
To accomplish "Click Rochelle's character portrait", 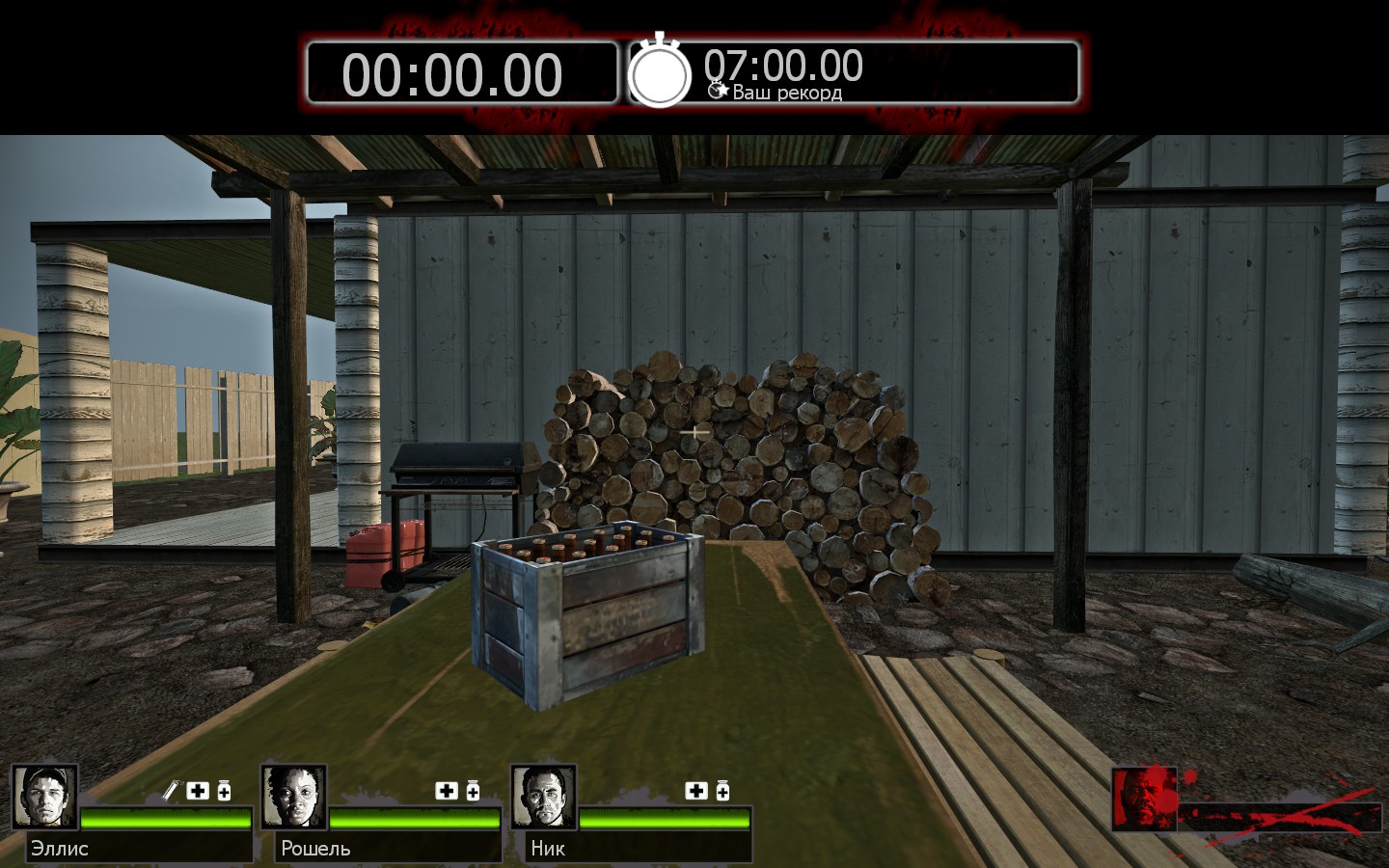I will pyautogui.click(x=294, y=798).
